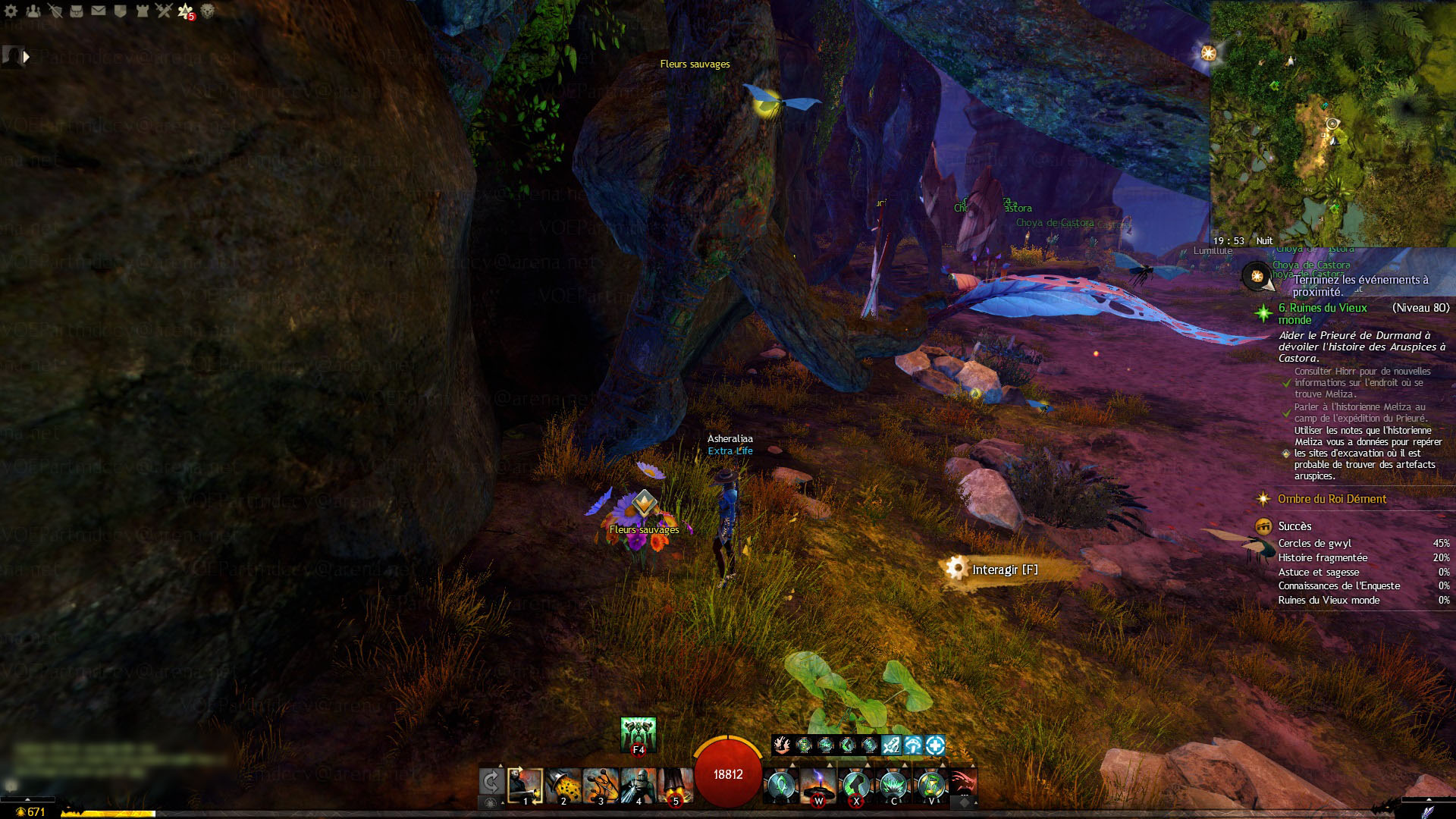This screenshot has height=819, width=1456.
Task: Open the contacts and party panel
Action: (x=33, y=11)
